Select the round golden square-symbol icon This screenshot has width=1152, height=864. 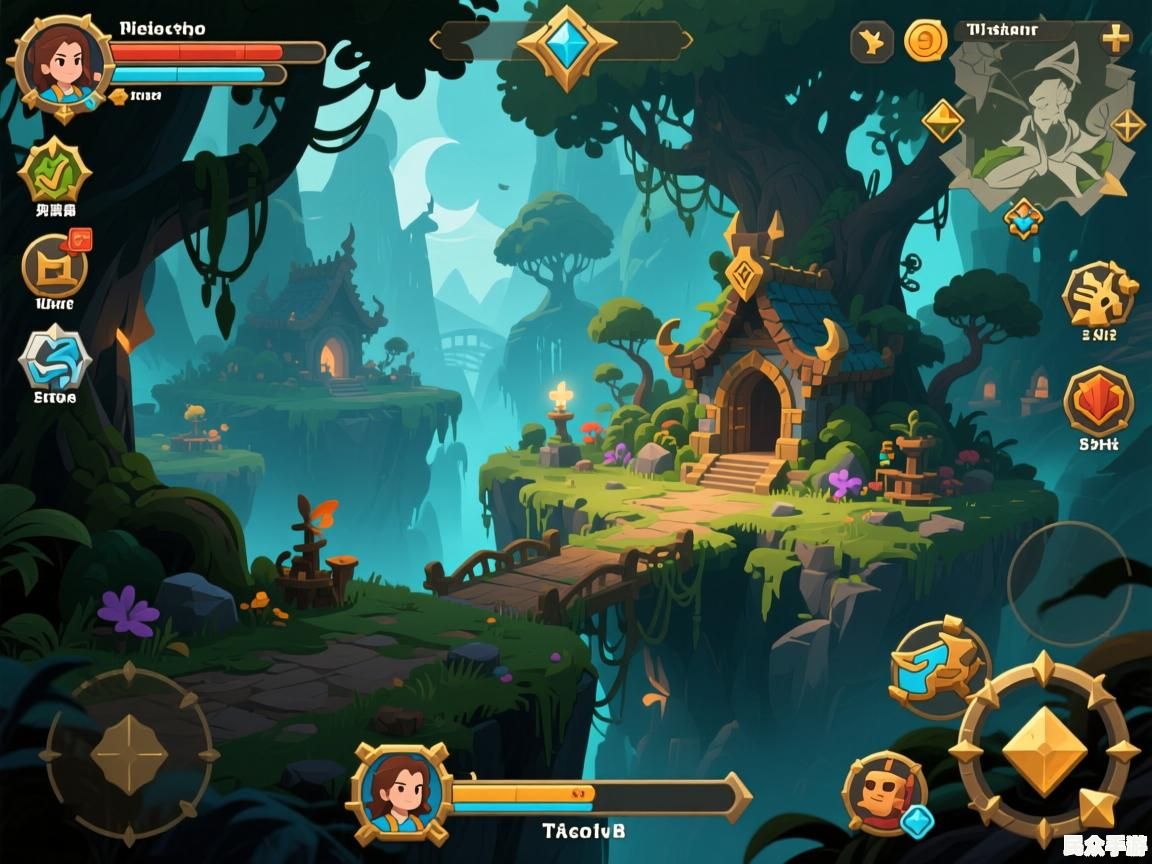point(54,266)
